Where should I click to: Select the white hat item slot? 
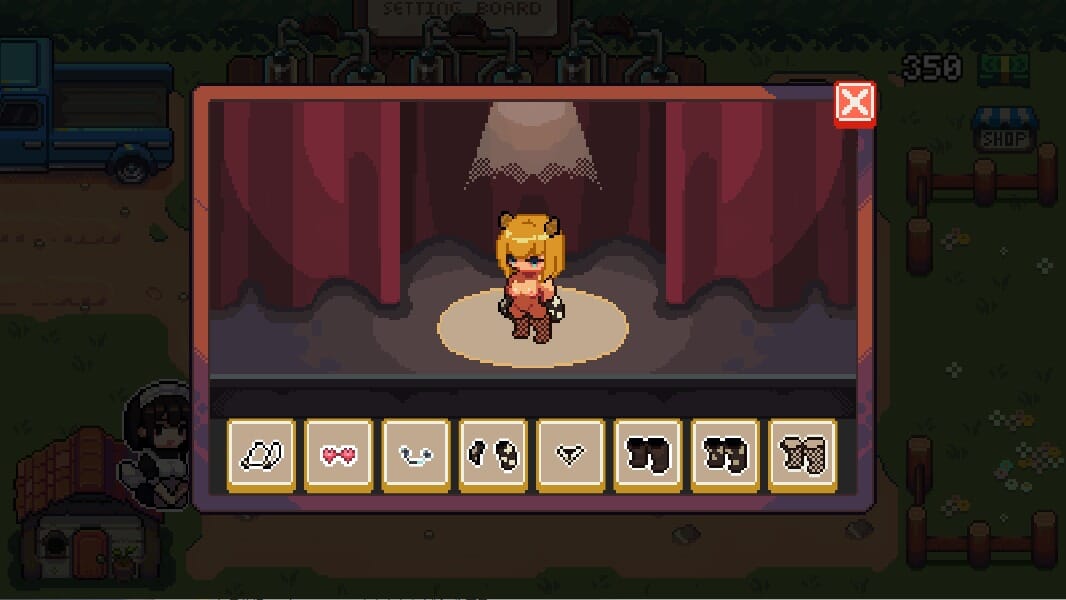pos(261,455)
